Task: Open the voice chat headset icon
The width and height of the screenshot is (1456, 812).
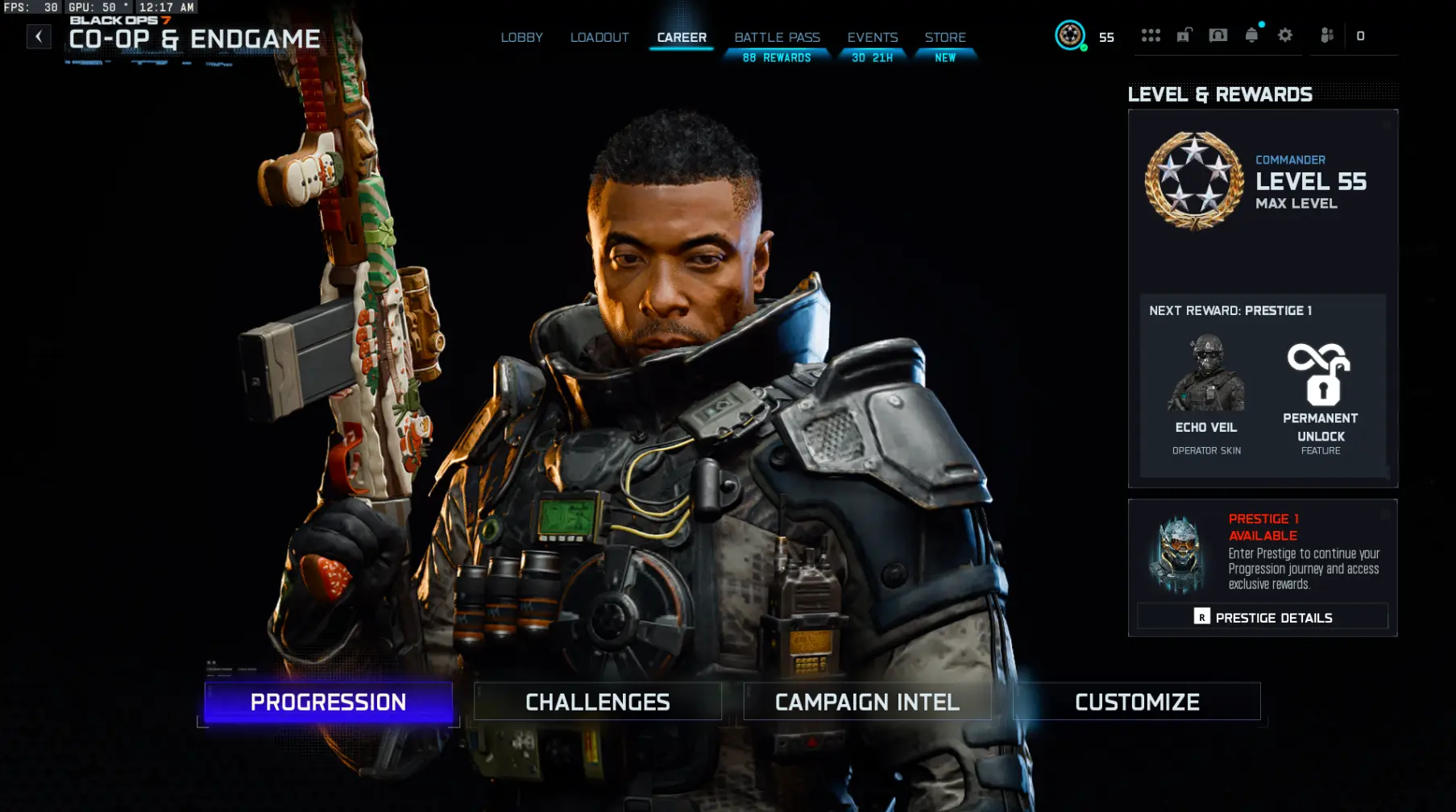Action: click(x=1217, y=35)
